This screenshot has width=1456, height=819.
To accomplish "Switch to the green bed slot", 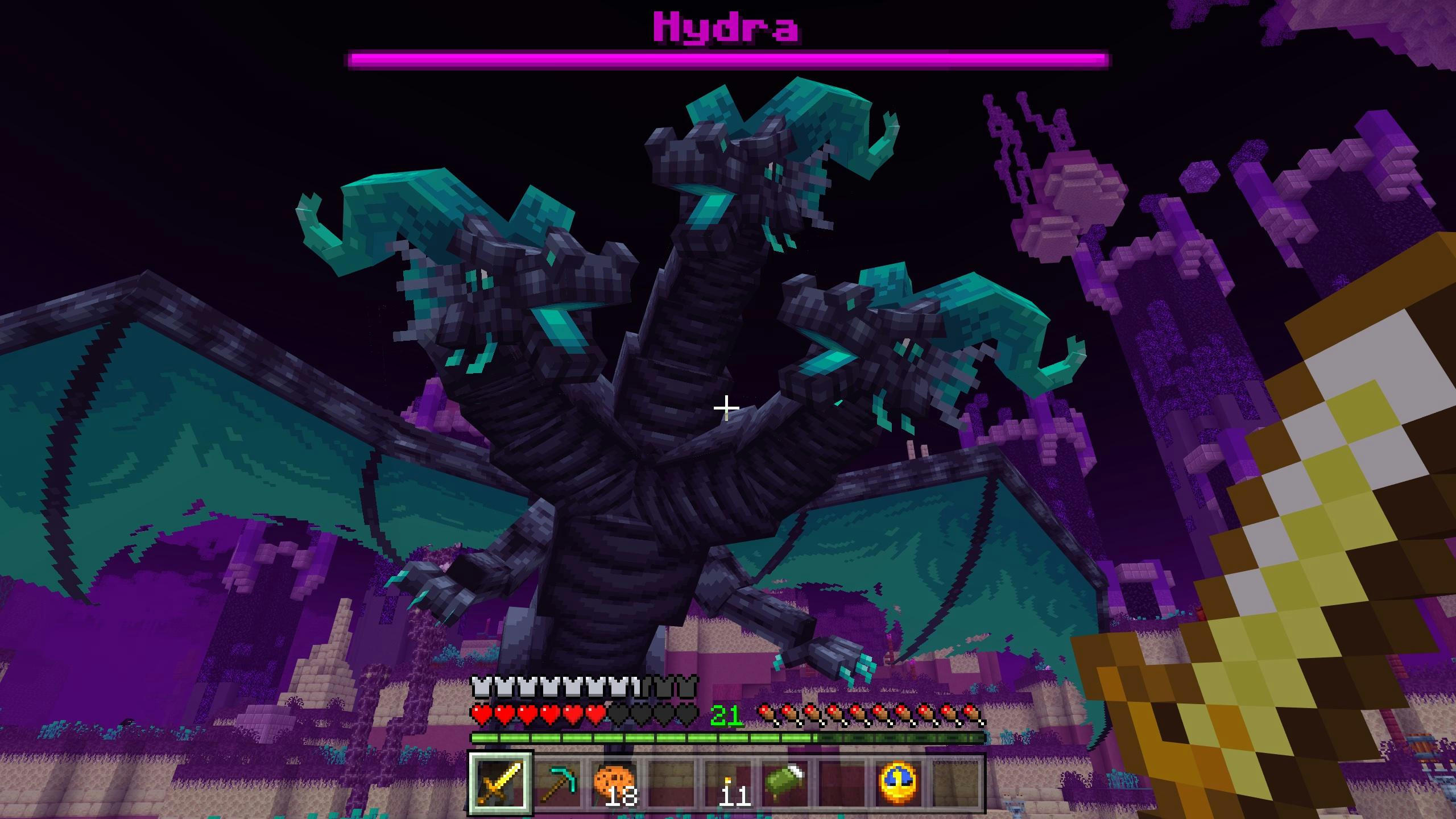I will click(x=785, y=783).
